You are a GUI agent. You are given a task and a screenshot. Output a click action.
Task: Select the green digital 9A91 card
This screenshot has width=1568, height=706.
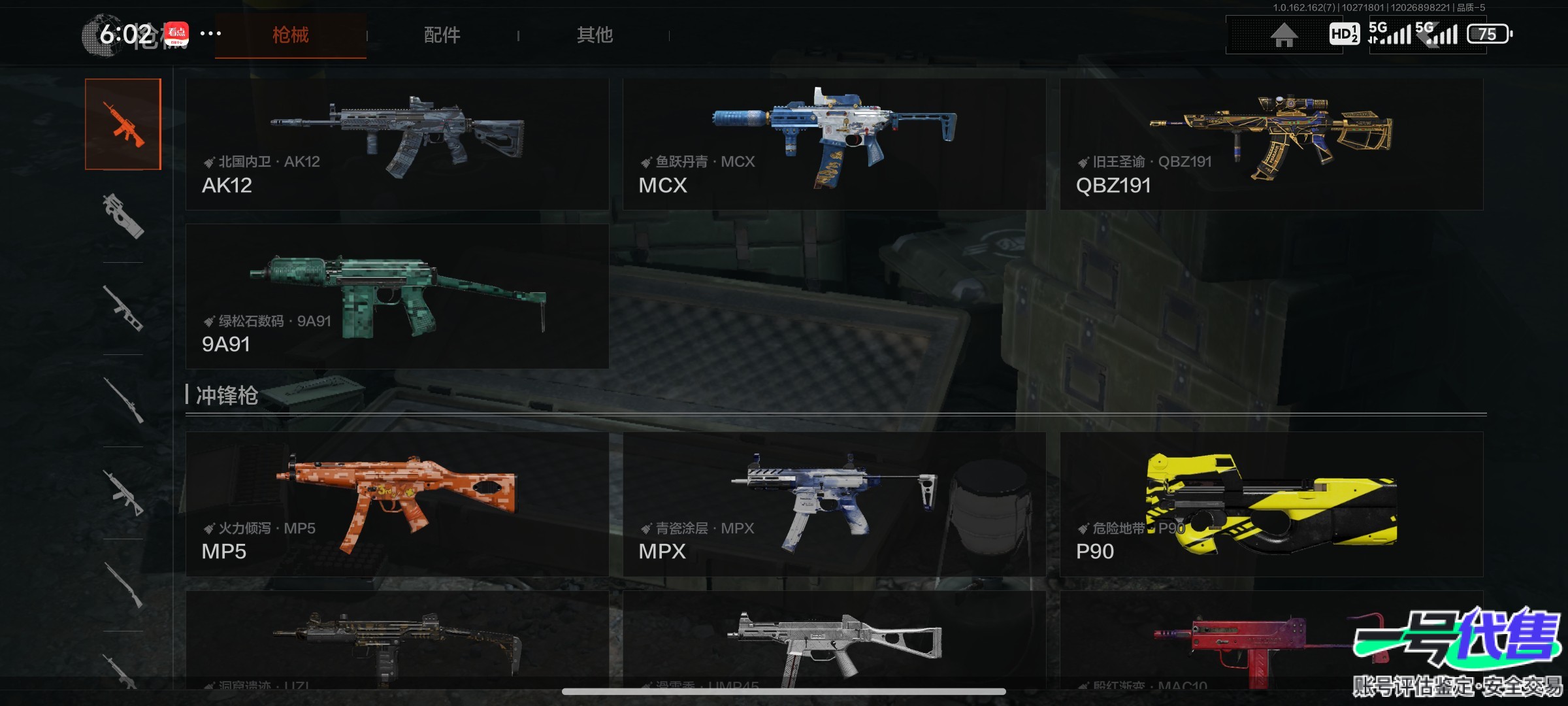tap(397, 297)
